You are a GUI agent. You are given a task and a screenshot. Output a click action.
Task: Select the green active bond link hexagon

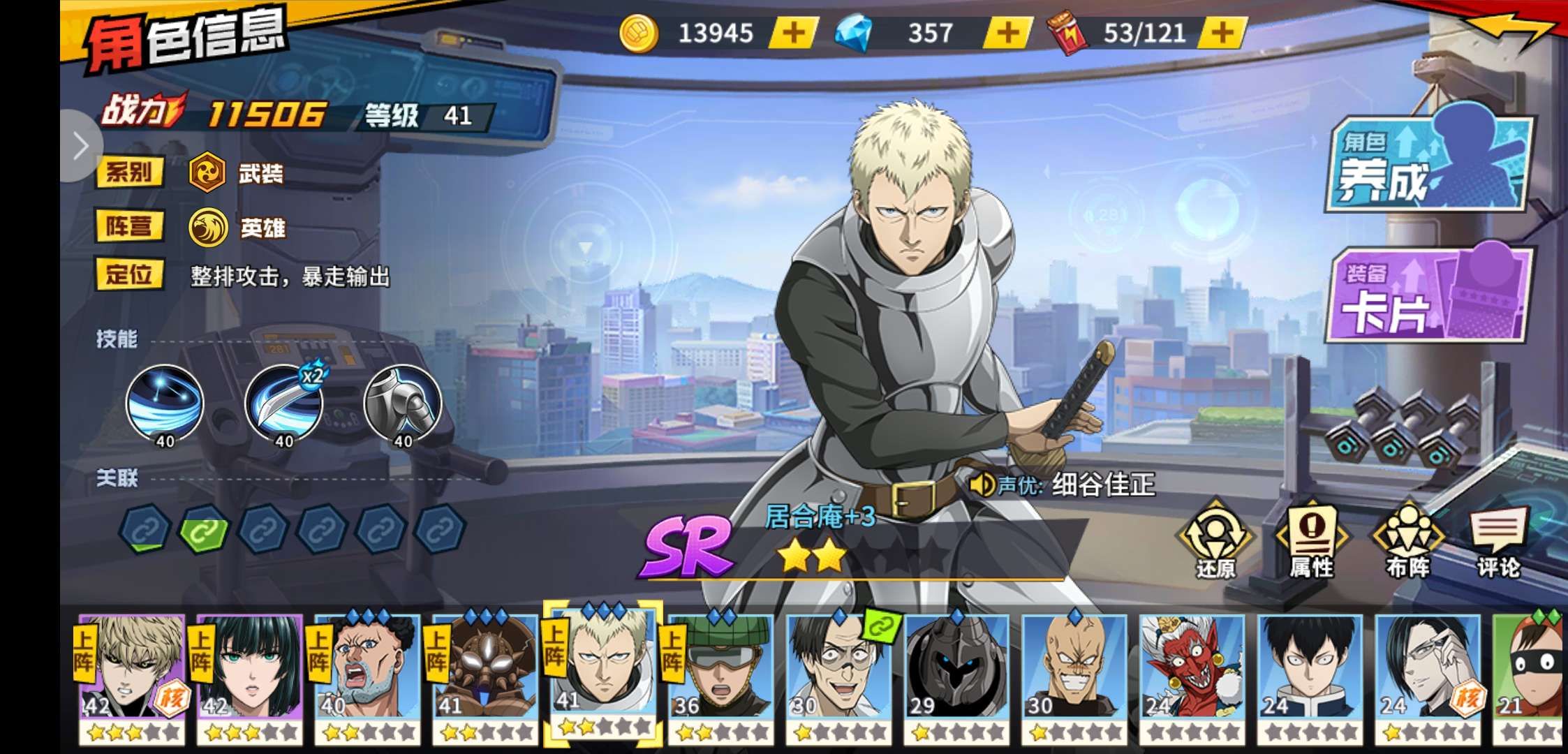[x=204, y=530]
